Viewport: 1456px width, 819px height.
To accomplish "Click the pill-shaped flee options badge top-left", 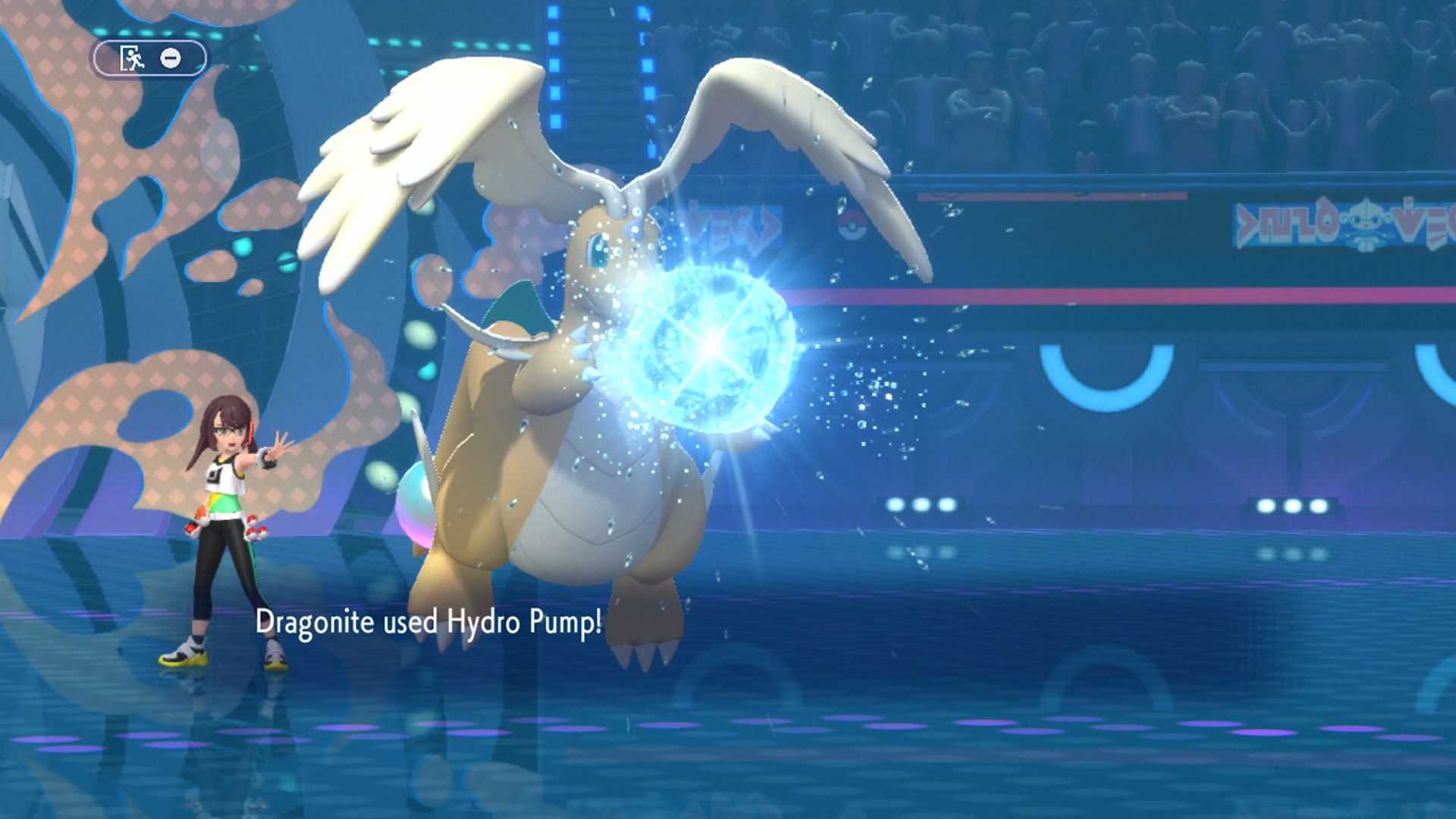I will [150, 57].
